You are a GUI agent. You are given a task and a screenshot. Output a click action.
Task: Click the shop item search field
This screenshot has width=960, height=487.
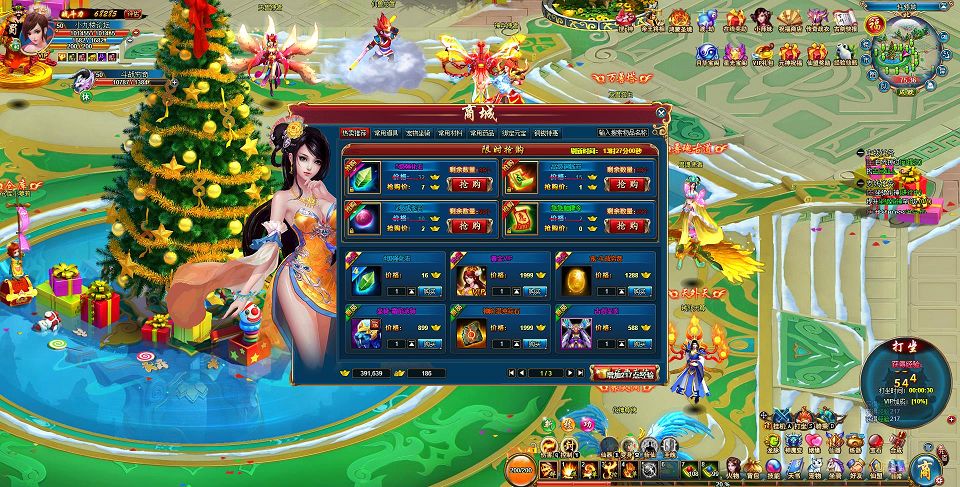click(x=623, y=132)
